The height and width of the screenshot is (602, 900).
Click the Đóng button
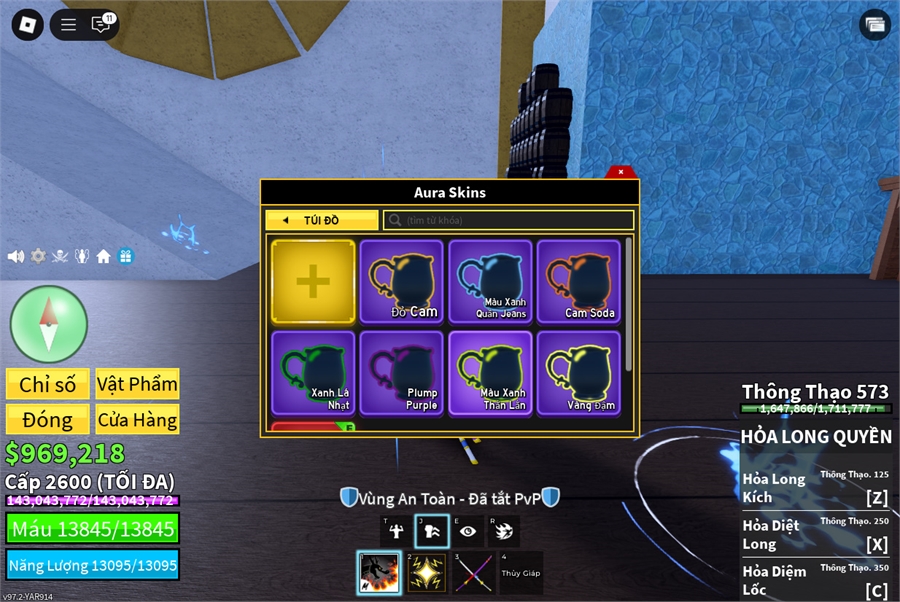[x=47, y=420]
